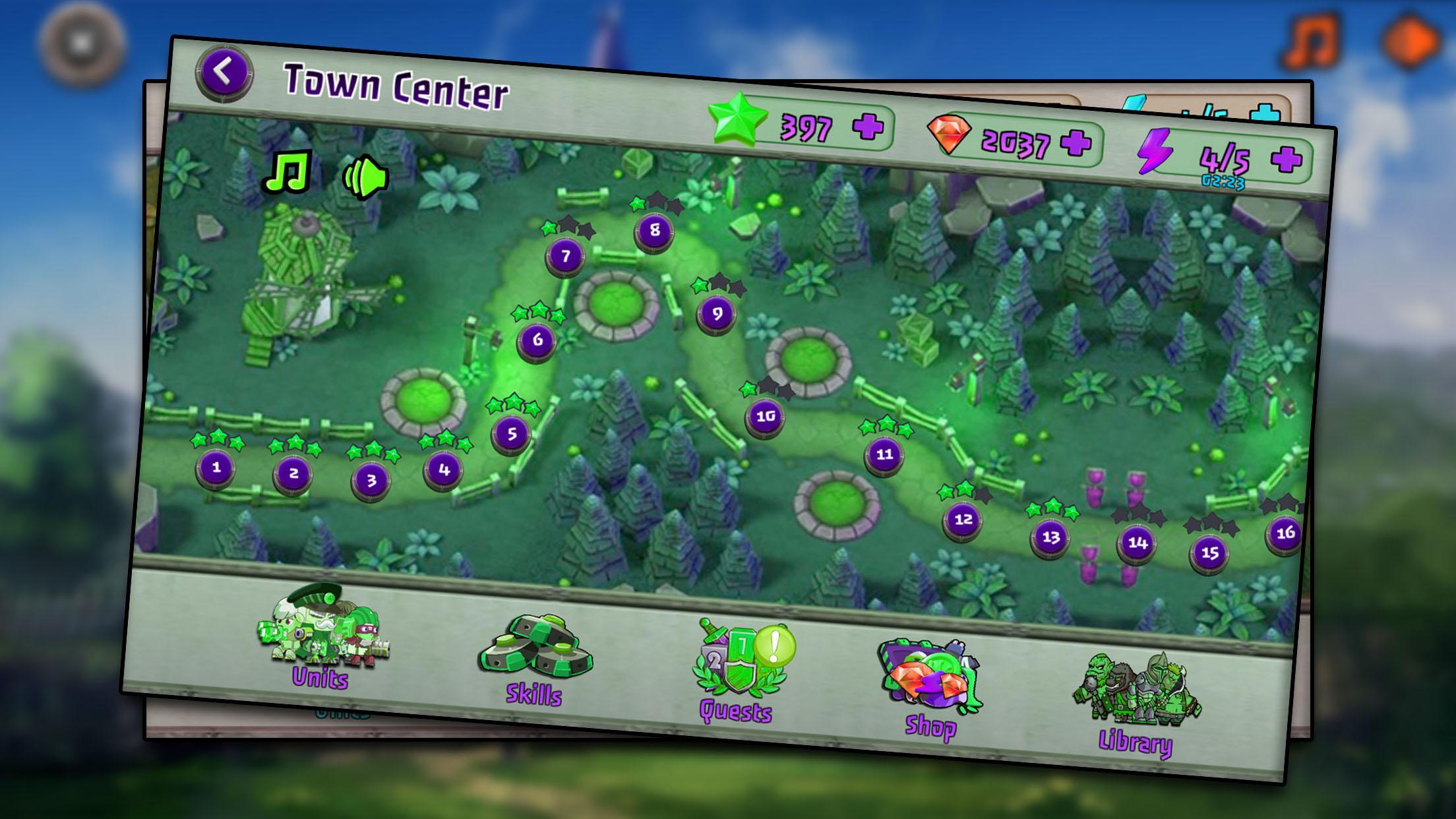Toggle the green music note icon

pos(288,171)
